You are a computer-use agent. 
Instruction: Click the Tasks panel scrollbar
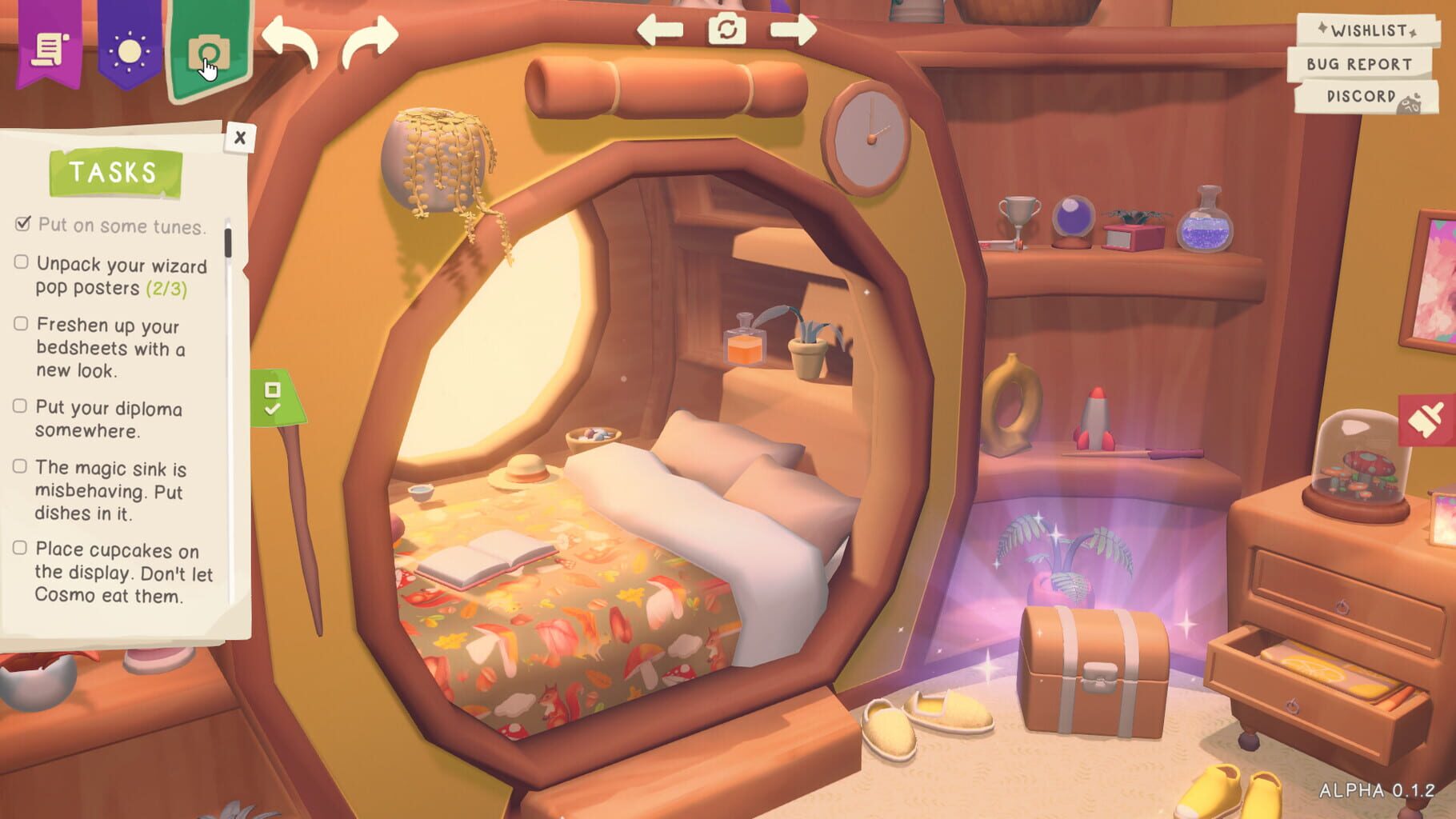pyautogui.click(x=230, y=240)
